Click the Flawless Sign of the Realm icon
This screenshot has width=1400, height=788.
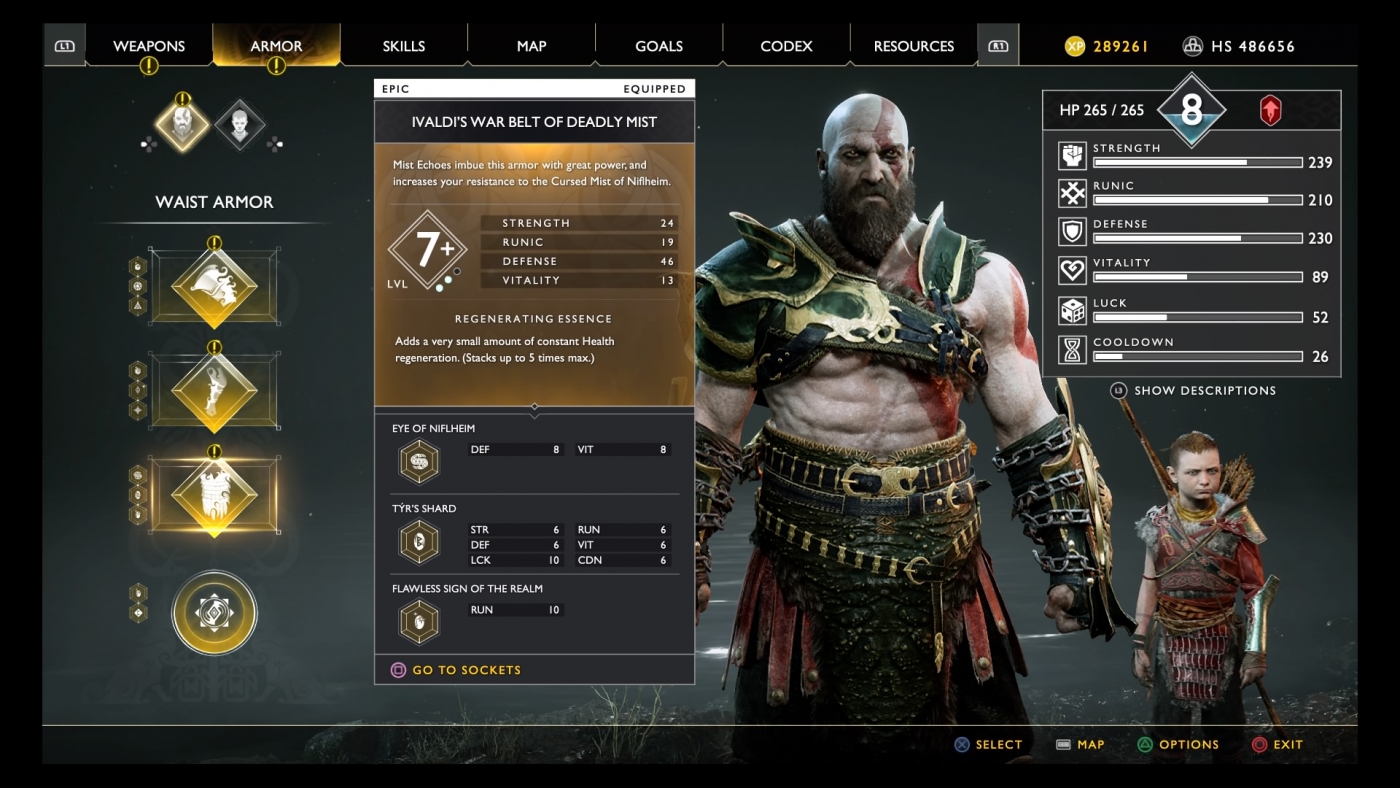pyautogui.click(x=419, y=621)
